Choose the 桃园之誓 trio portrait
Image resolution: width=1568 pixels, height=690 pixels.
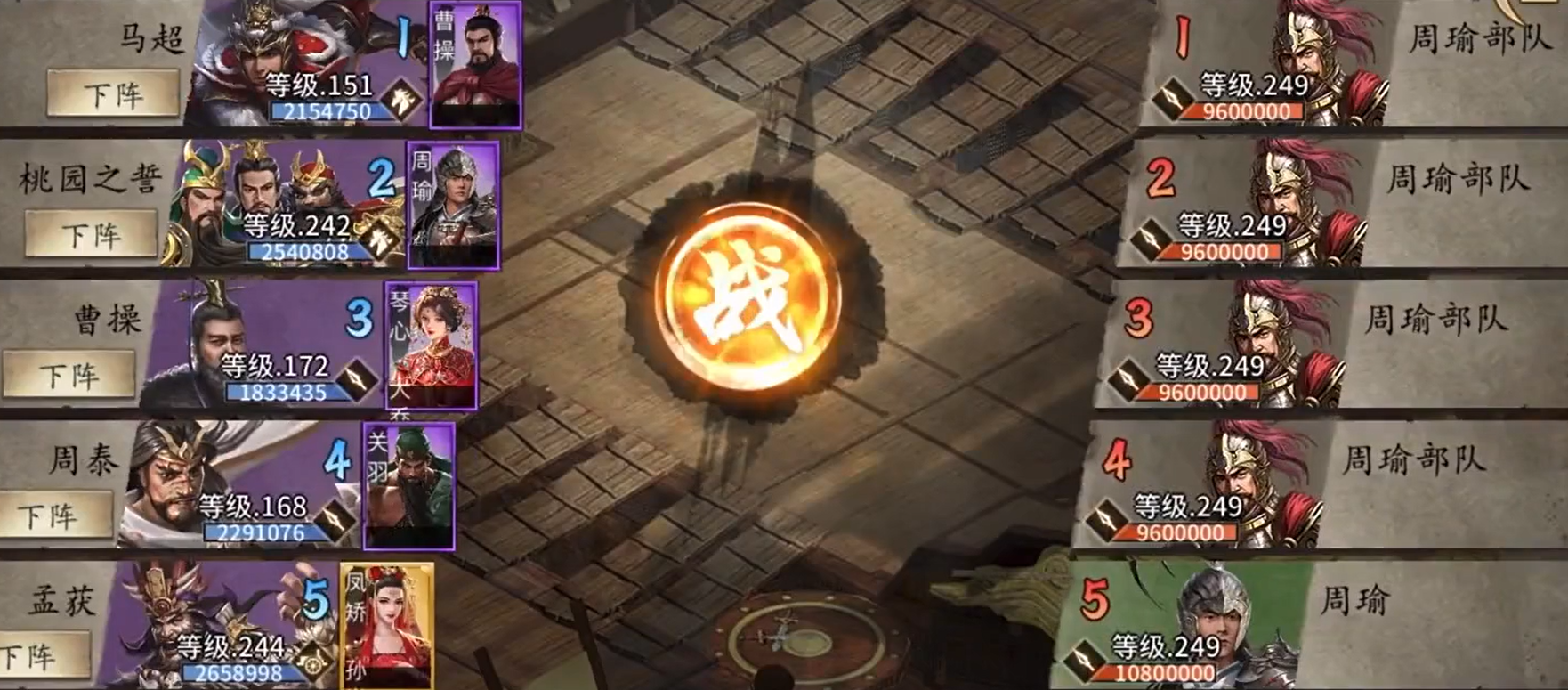tap(267, 191)
